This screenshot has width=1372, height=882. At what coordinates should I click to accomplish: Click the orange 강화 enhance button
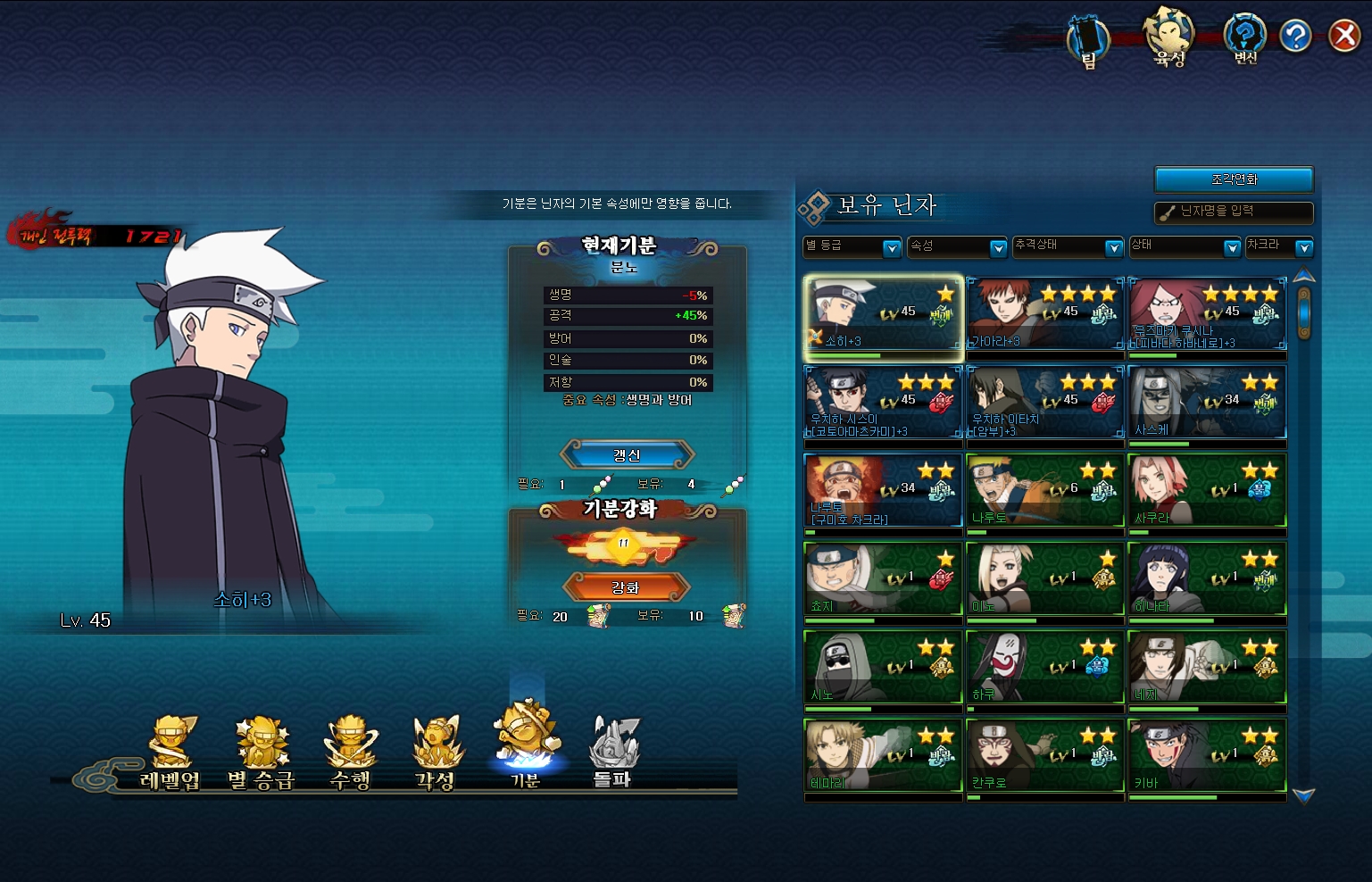[626, 587]
